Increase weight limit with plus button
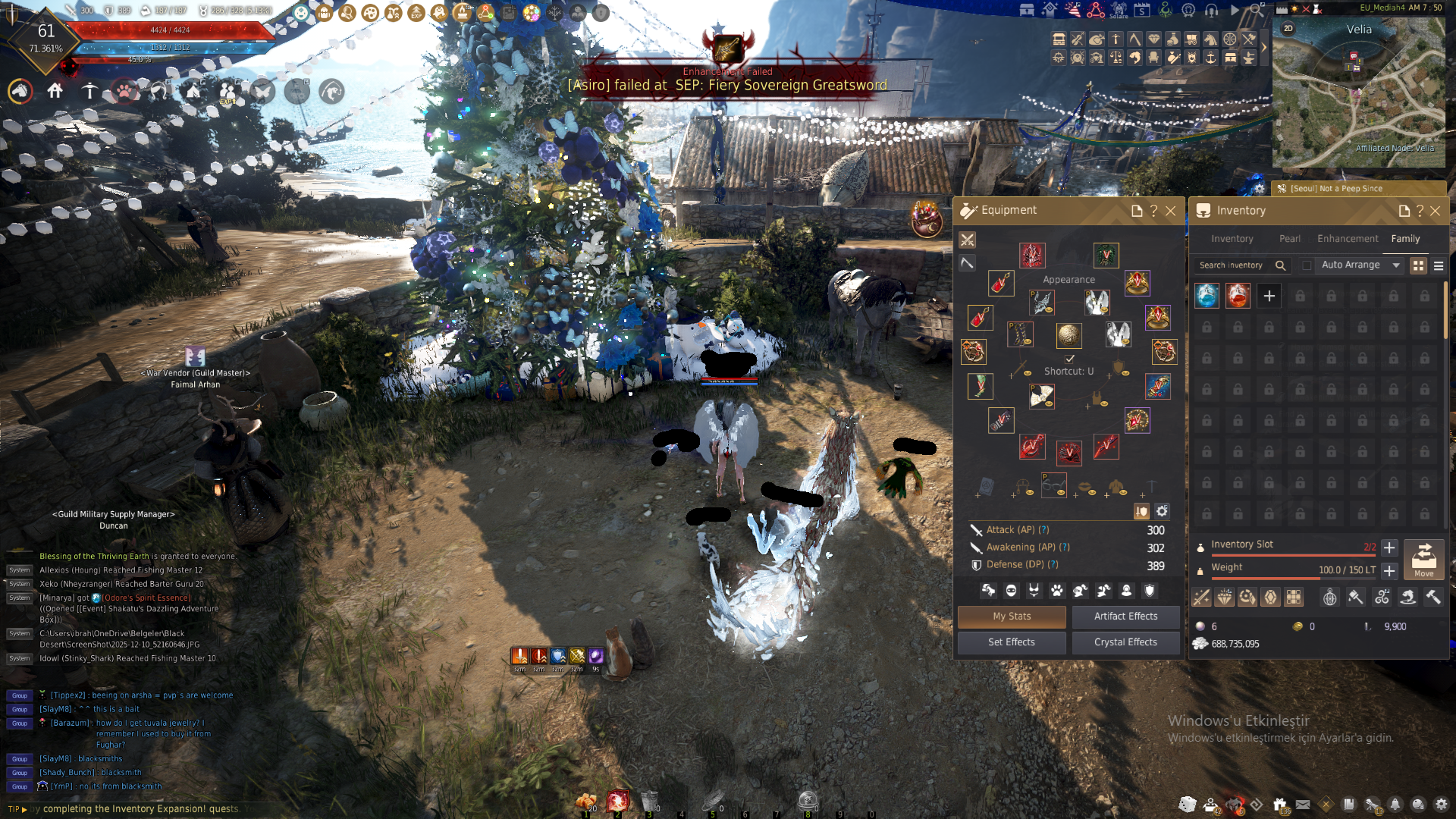Viewport: 1456px width, 819px height. click(x=1389, y=570)
